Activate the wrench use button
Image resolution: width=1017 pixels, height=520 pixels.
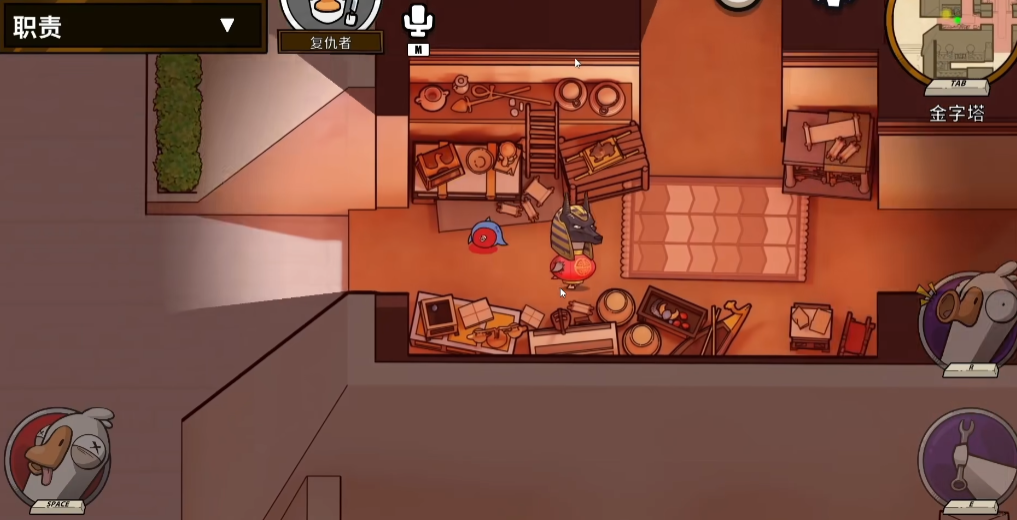pyautogui.click(x=969, y=457)
